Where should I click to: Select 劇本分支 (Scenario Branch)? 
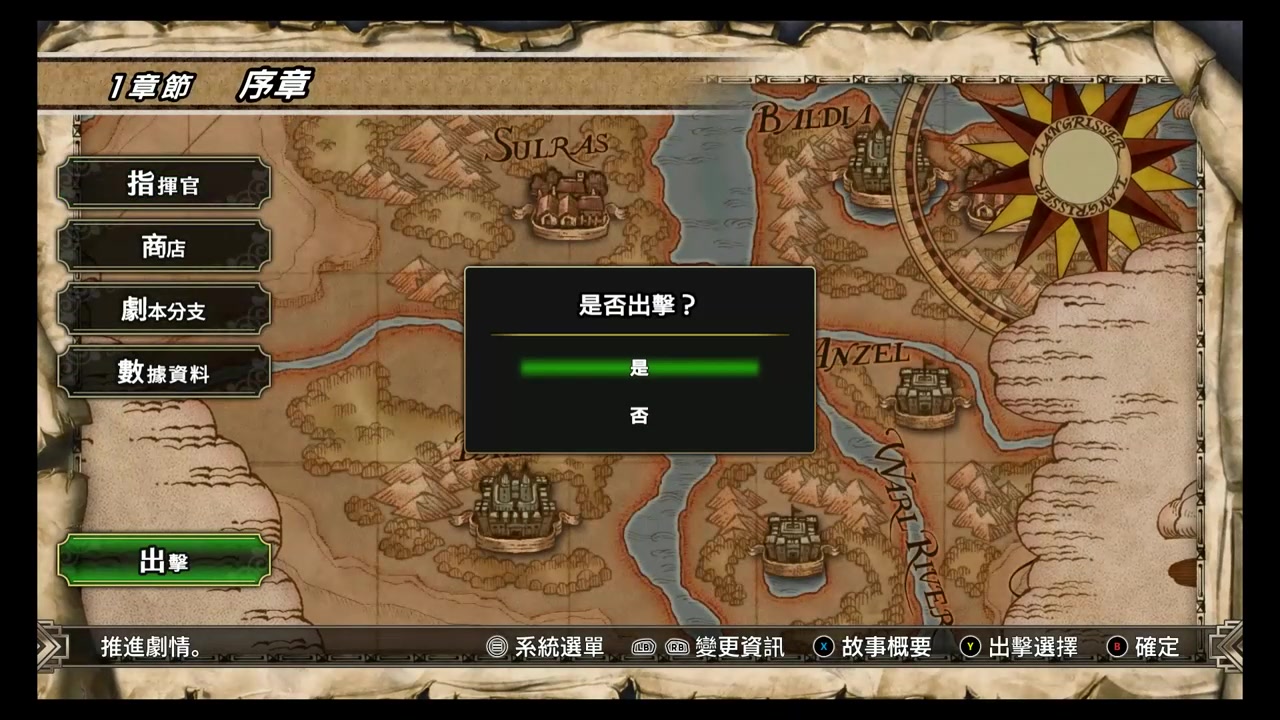[x=163, y=311]
